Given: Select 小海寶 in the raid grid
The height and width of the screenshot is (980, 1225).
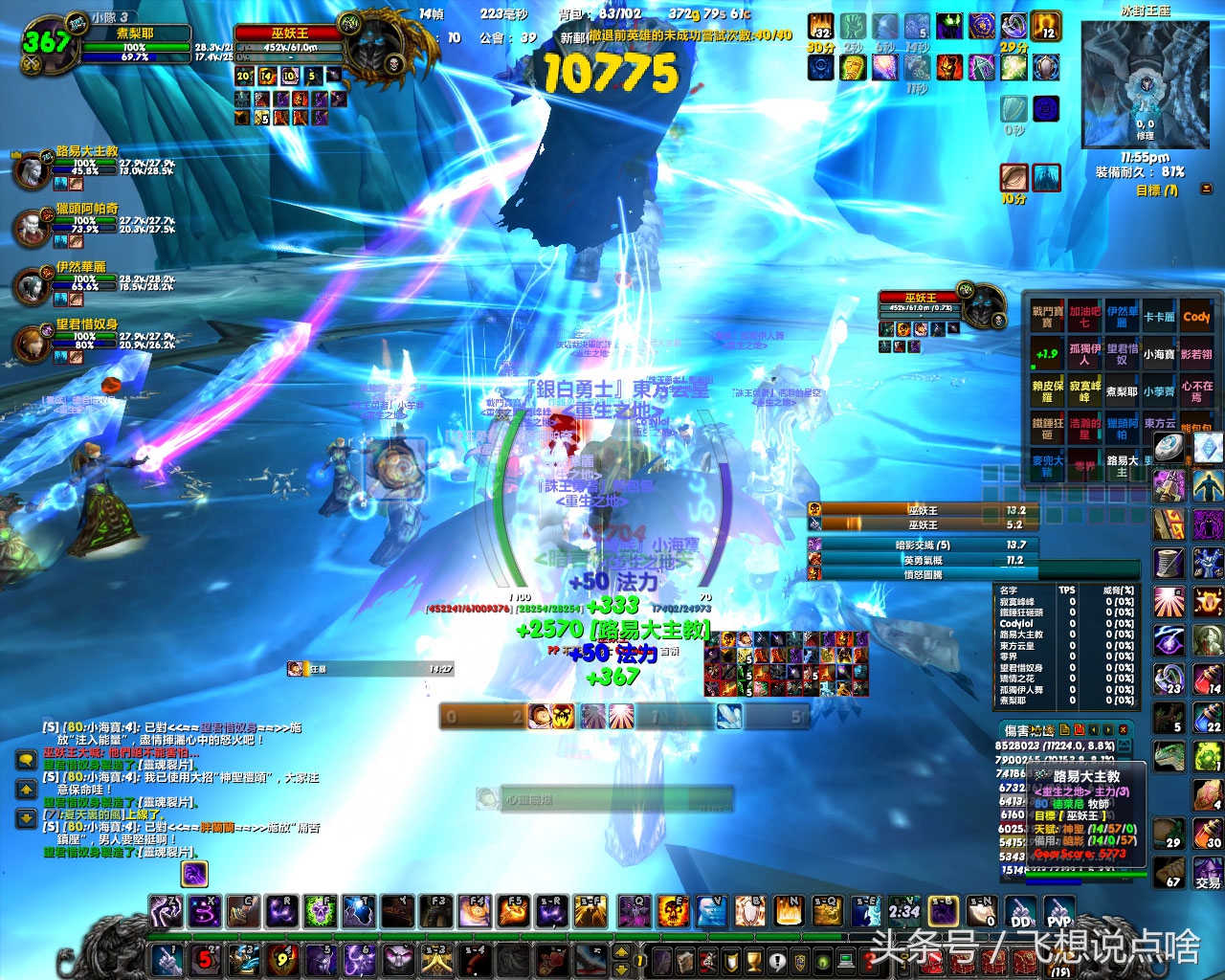Looking at the screenshot, I should (x=1159, y=354).
